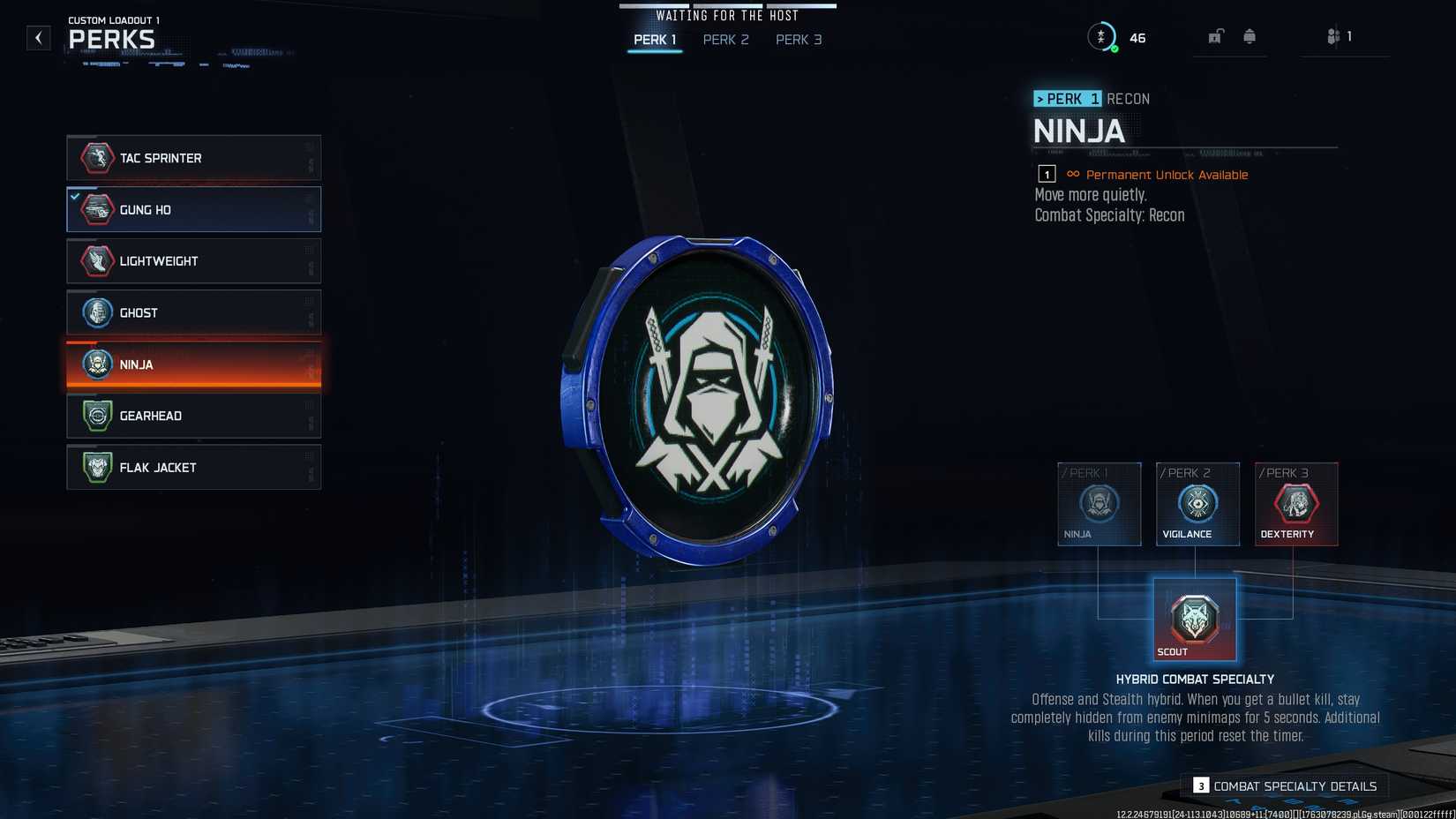
Task: Select the Tac Sprinter perk icon
Action: (x=96, y=158)
